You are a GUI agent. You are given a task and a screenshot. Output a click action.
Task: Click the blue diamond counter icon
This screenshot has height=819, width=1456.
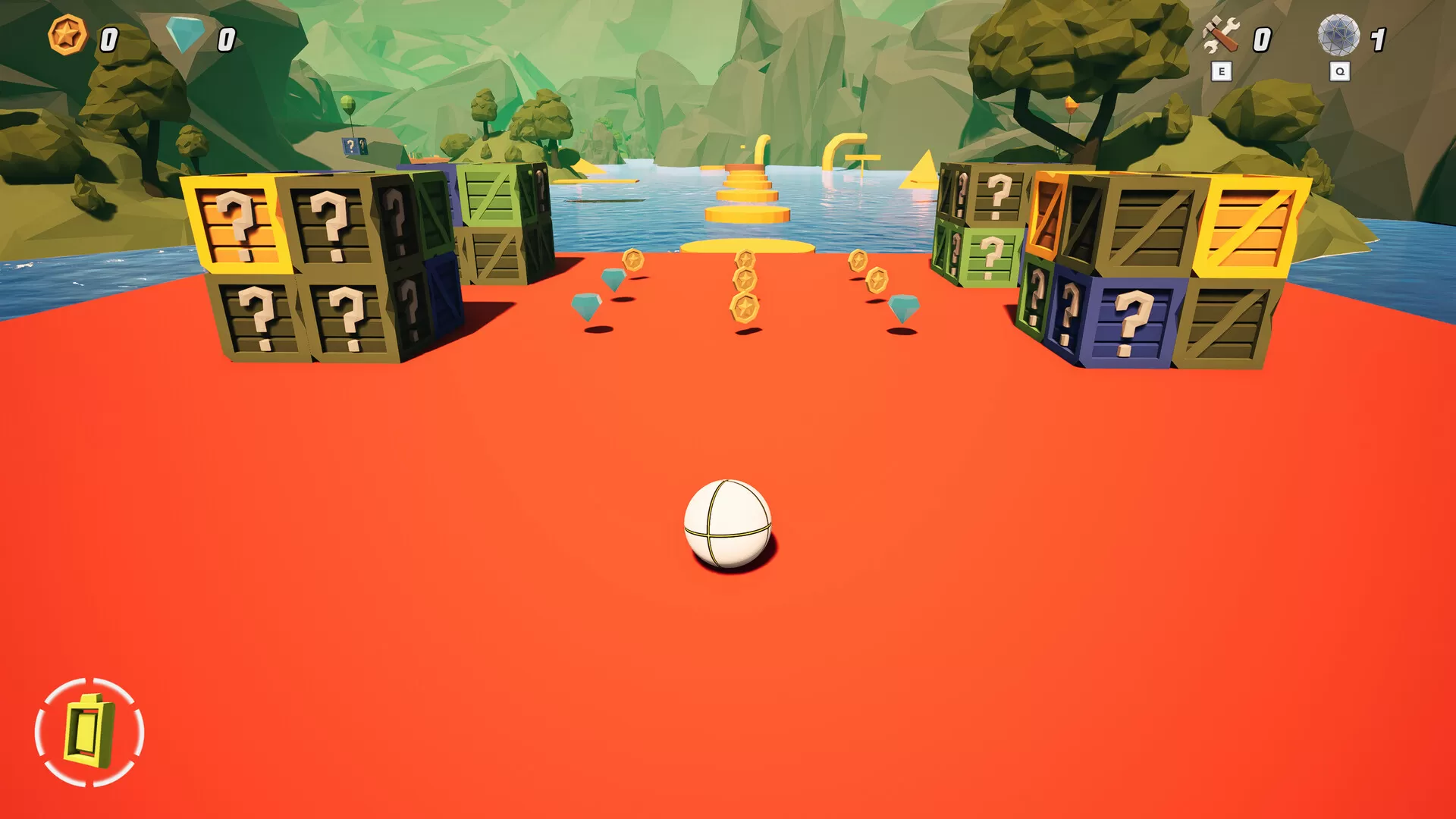click(182, 35)
